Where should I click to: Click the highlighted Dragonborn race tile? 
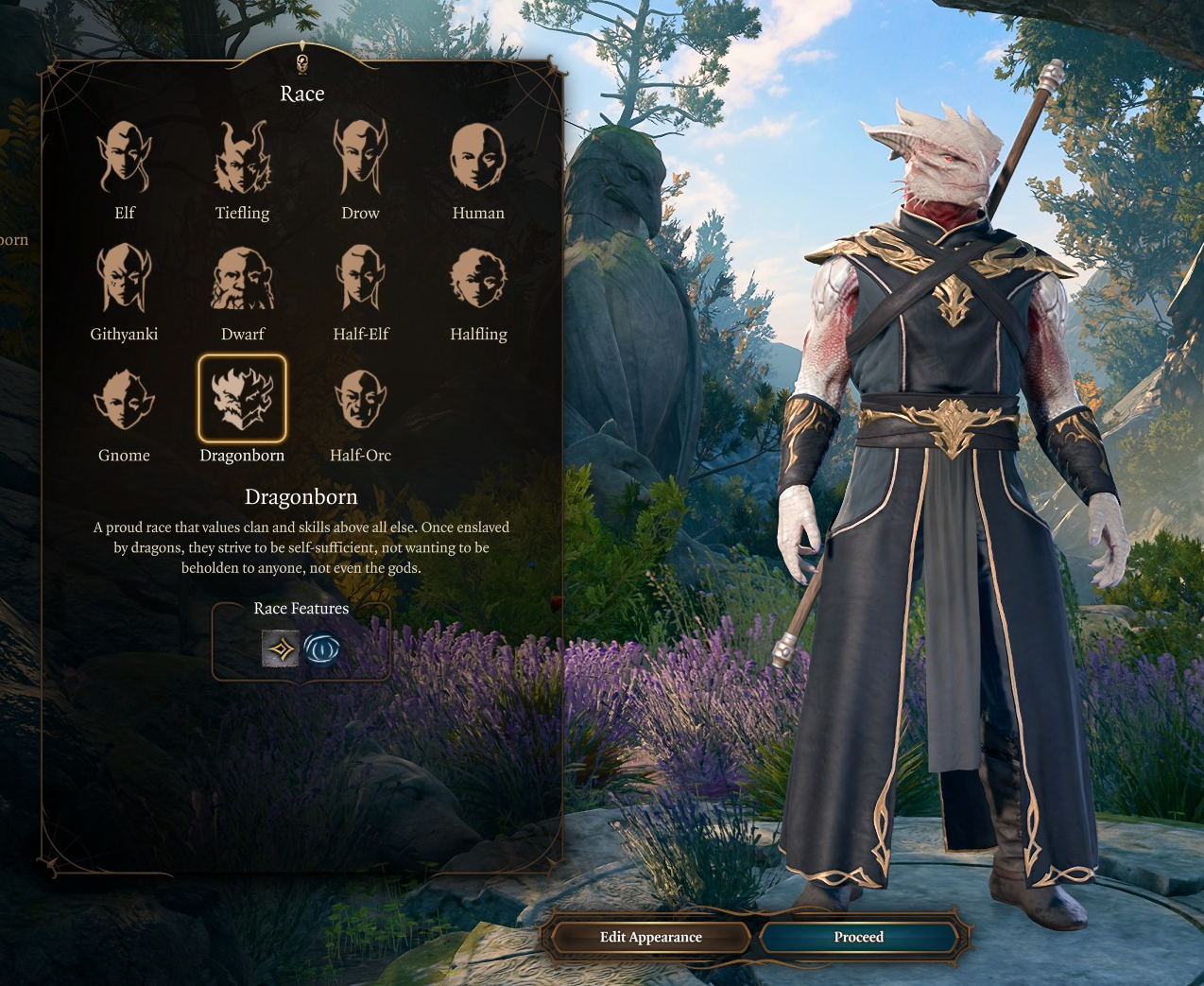242,399
